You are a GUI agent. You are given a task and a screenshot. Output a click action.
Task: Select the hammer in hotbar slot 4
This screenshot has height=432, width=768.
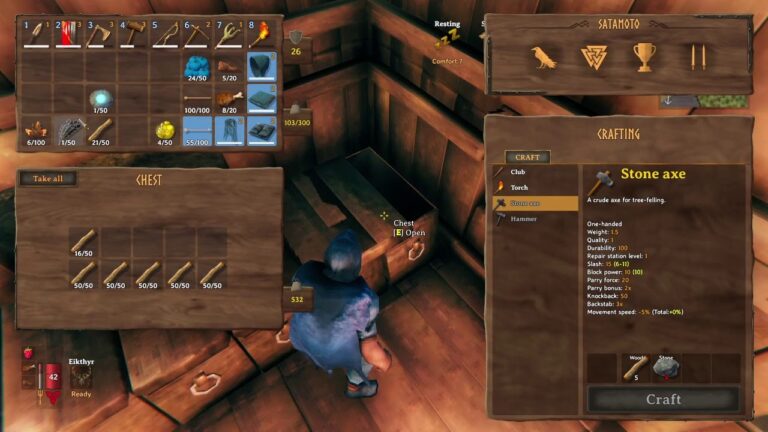click(x=133, y=35)
